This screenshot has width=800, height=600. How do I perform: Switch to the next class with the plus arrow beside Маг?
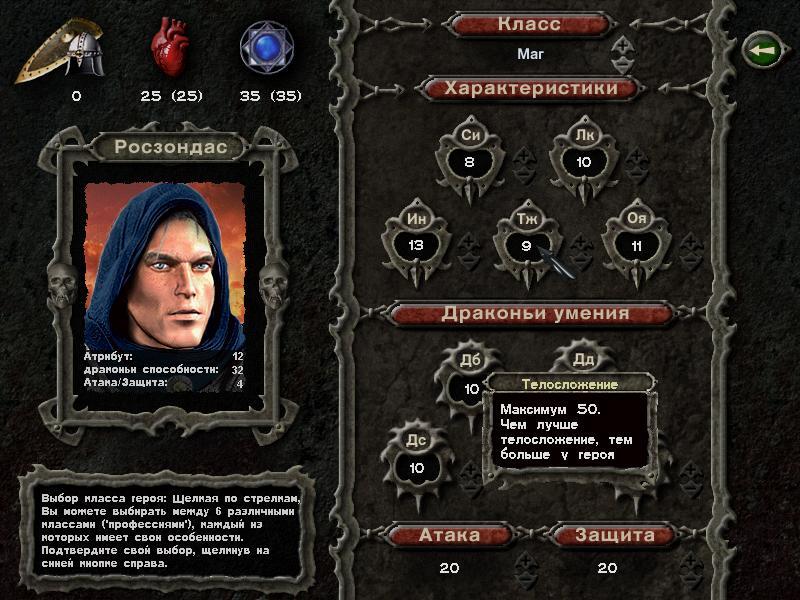click(621, 44)
